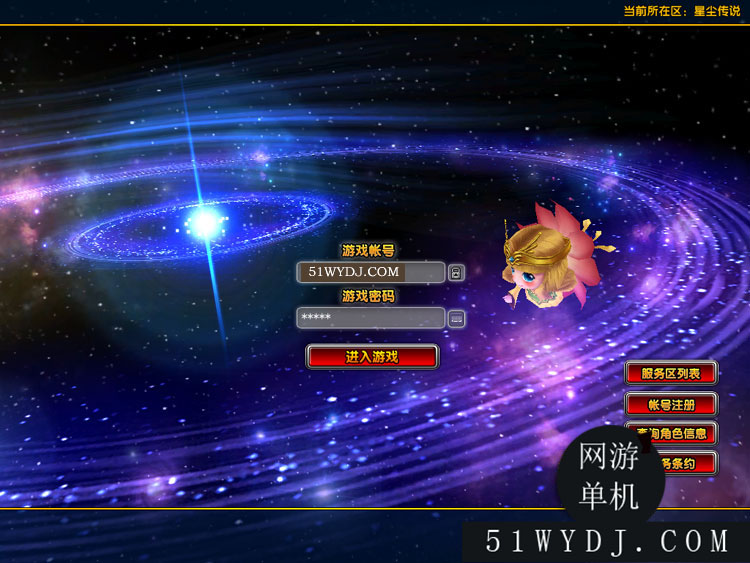Focus the 游戏帐号 account input field
This screenshot has width=750, height=563.
370,272
